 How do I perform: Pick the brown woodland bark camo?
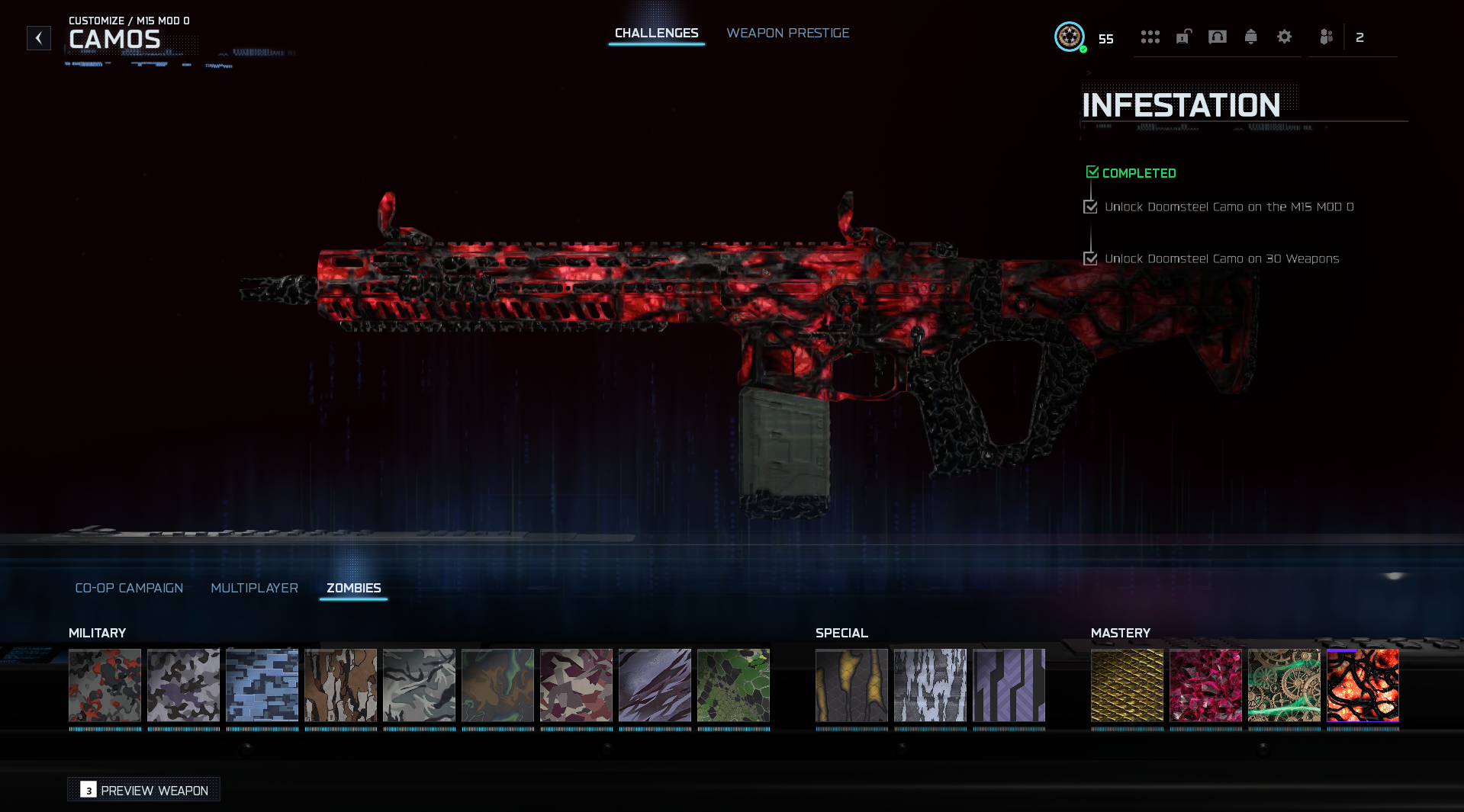click(340, 685)
